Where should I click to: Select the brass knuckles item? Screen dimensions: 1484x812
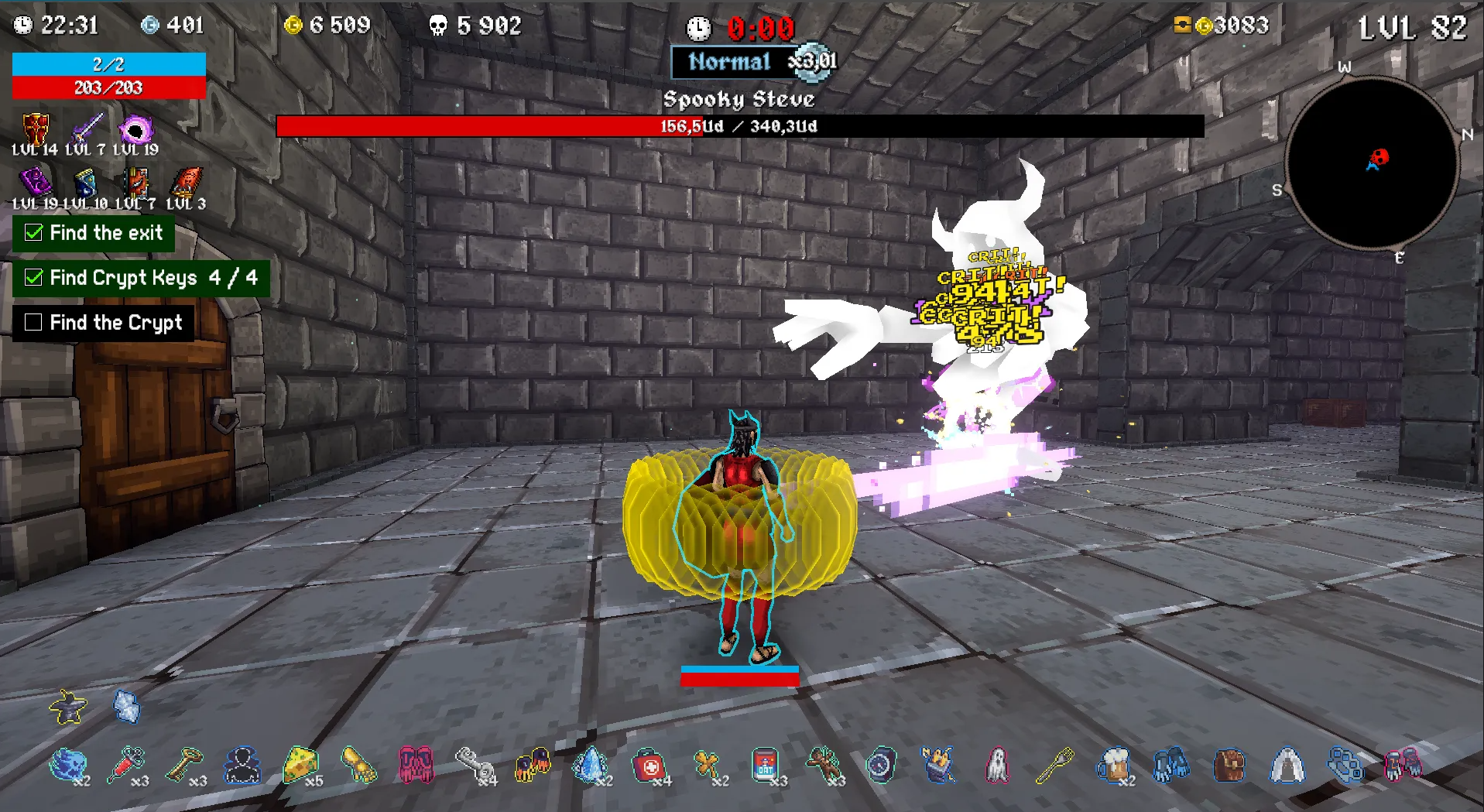tap(1345, 766)
